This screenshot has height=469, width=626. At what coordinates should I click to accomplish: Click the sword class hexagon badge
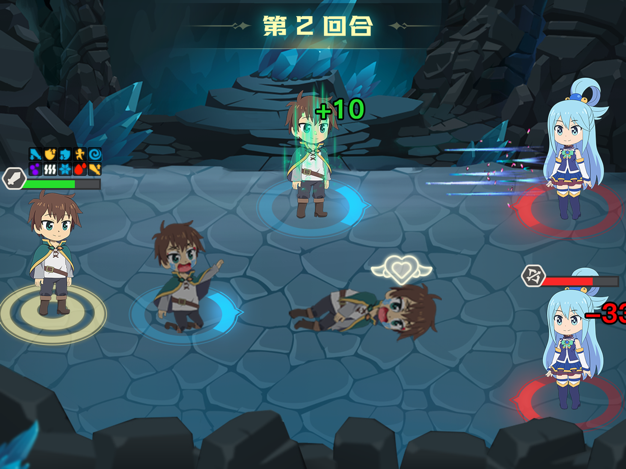click(13, 180)
